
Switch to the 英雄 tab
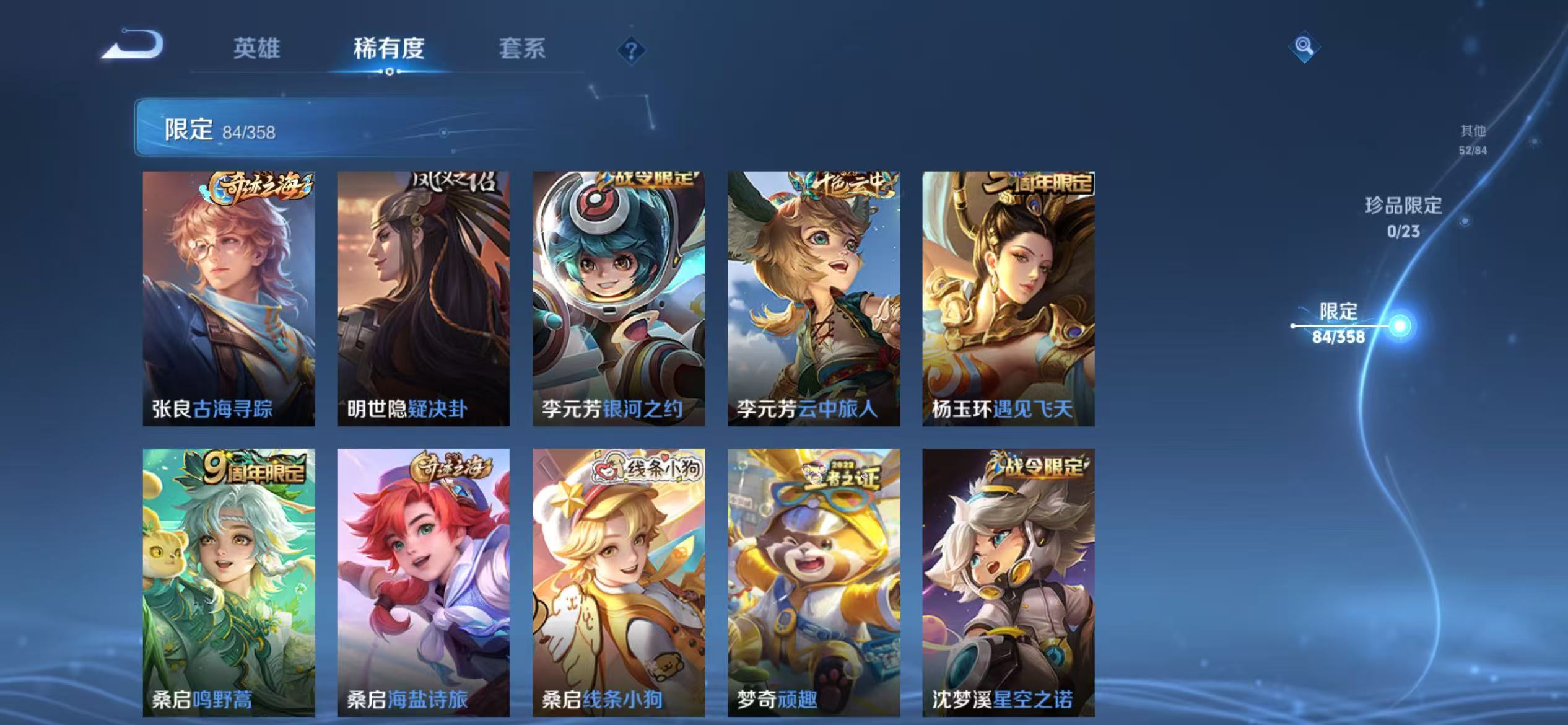pos(256,51)
